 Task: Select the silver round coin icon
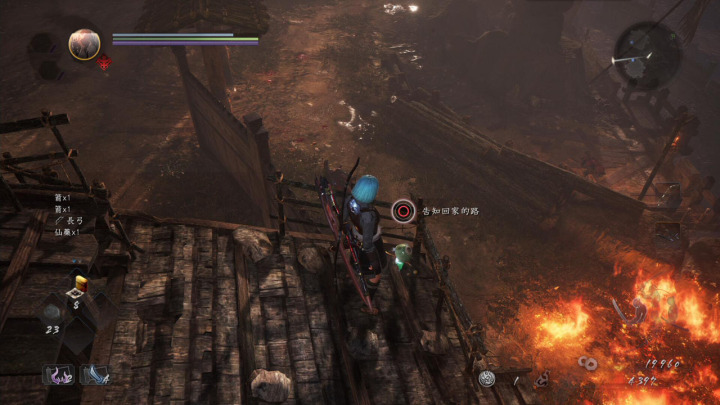click(487, 378)
